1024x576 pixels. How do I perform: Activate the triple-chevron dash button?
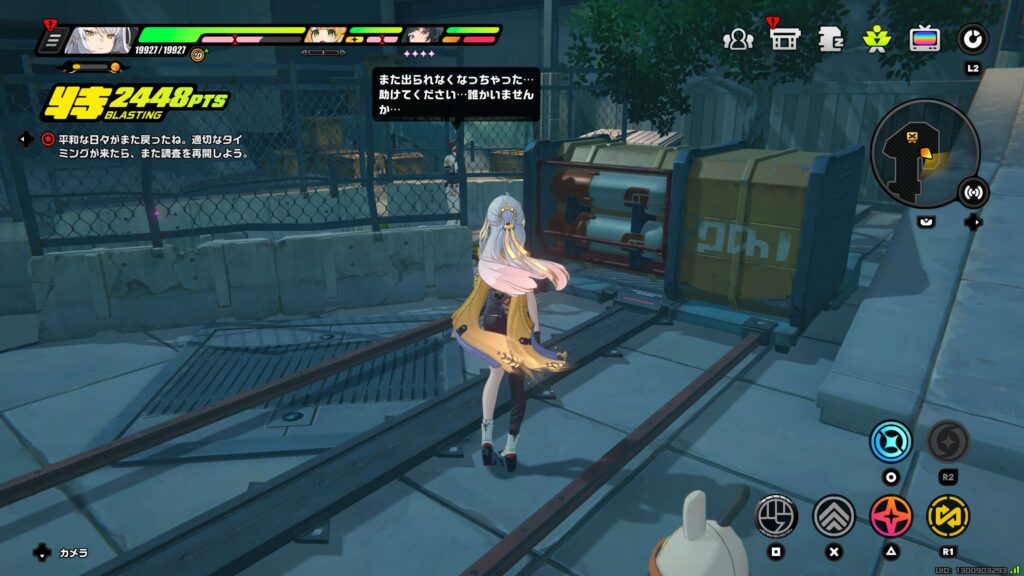833,515
